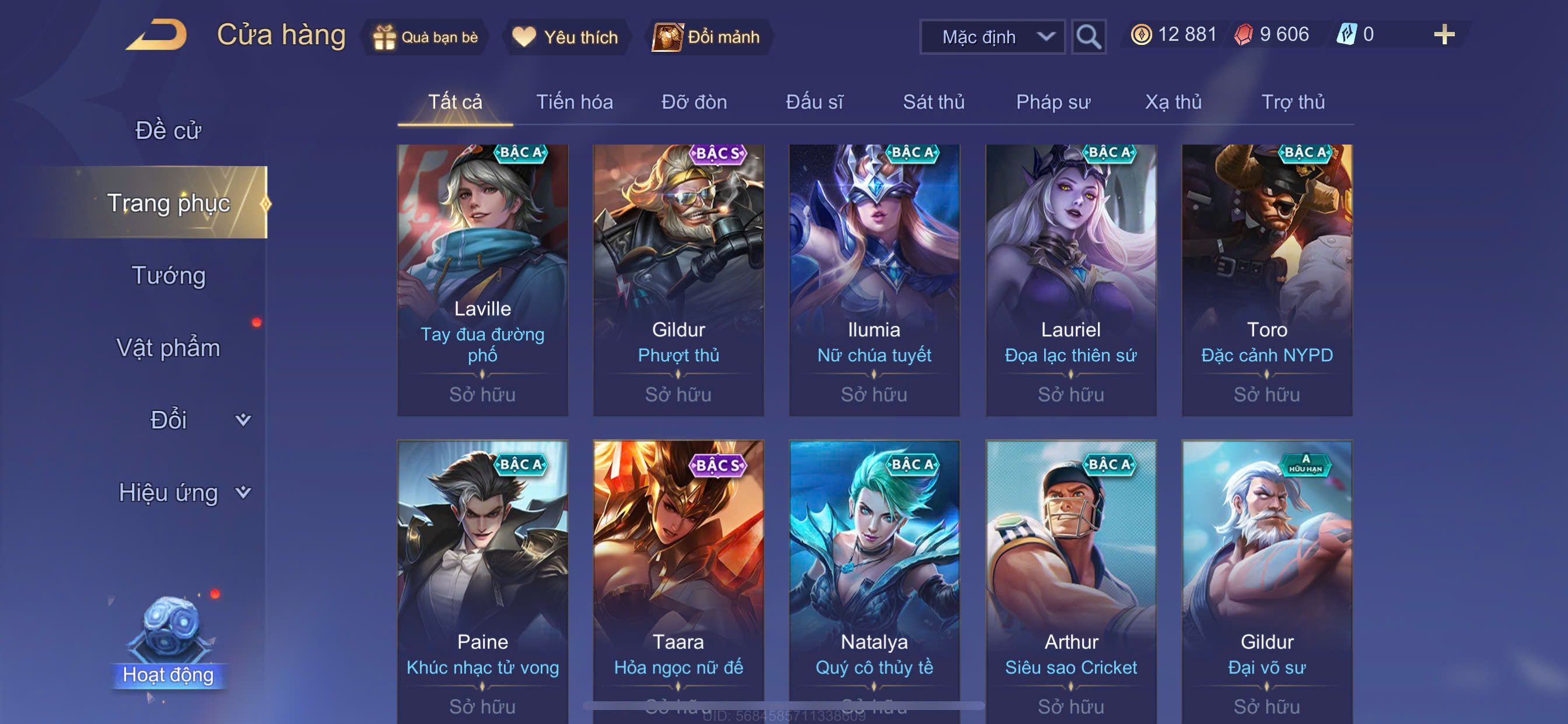
Task: Switch to the Đỡ đòn tab
Action: pyautogui.click(x=694, y=101)
